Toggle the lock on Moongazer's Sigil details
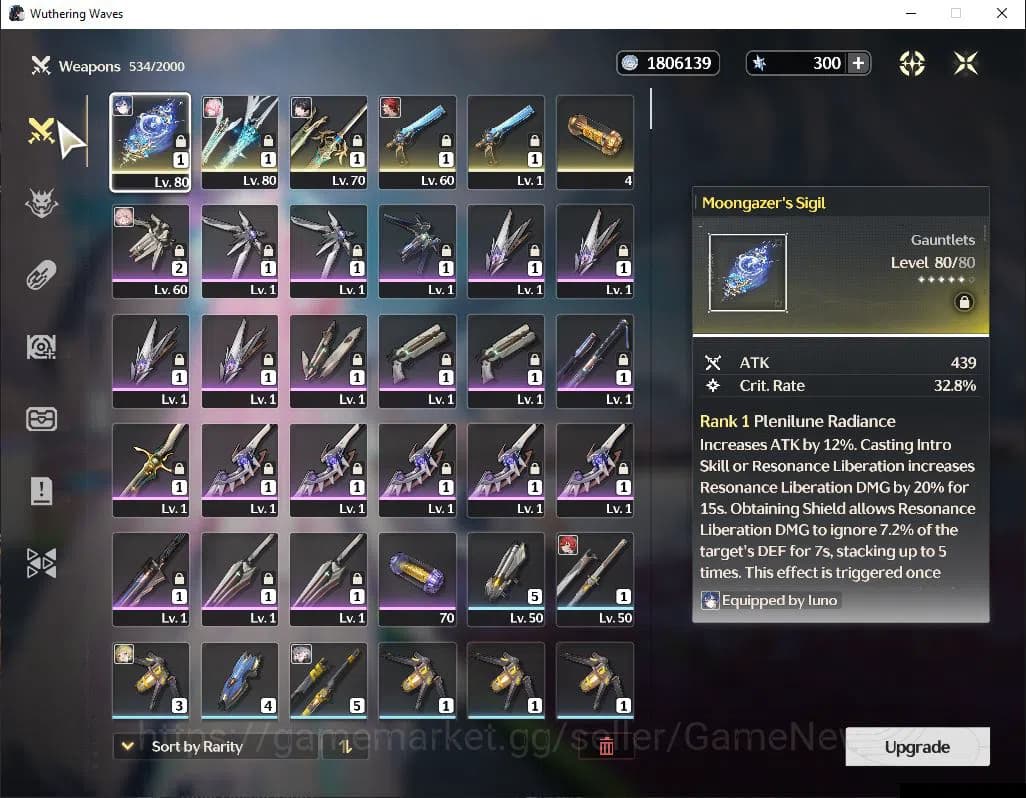The image size is (1026, 798). pyautogui.click(x=964, y=302)
